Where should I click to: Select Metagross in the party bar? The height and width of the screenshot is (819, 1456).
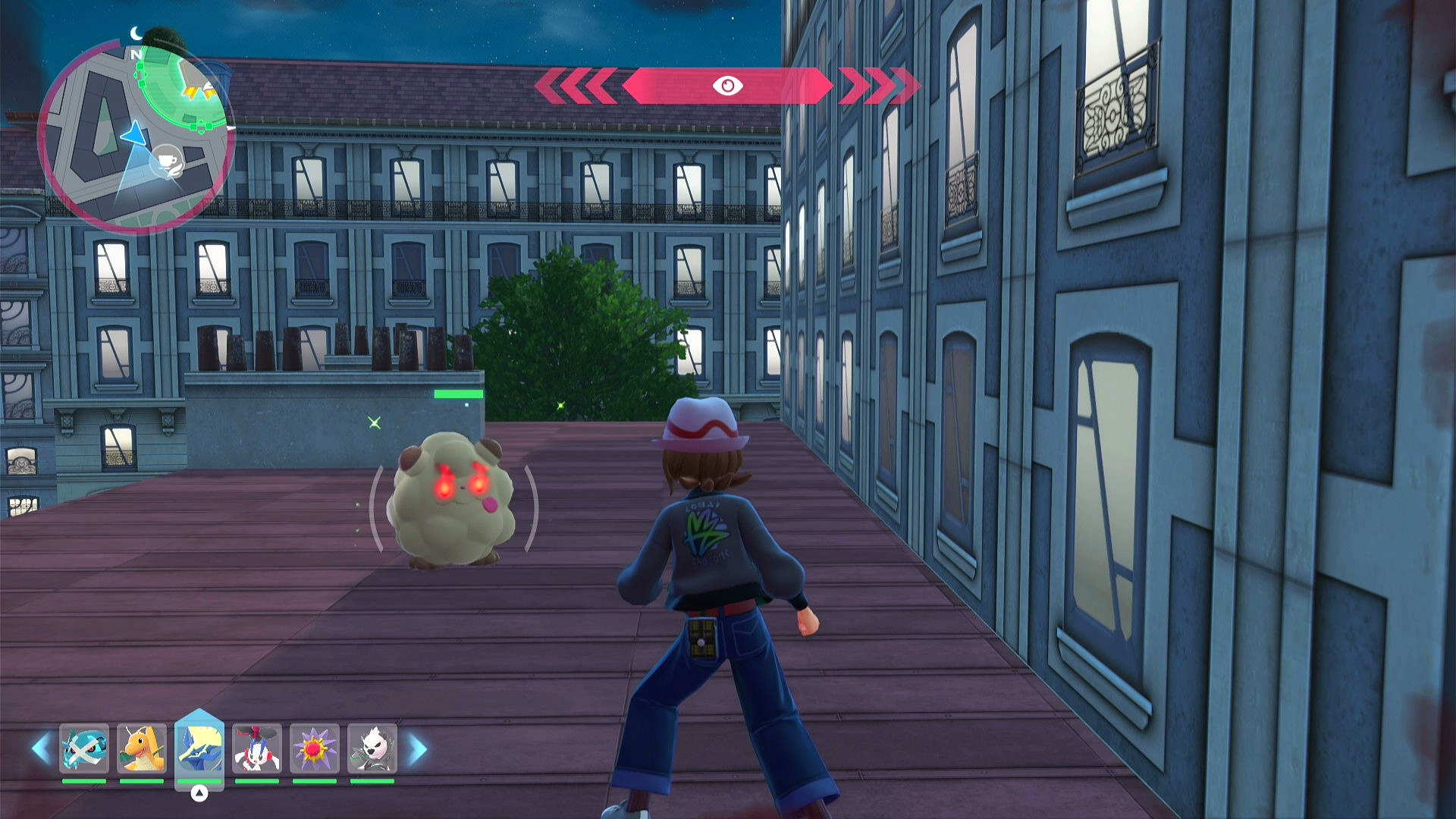pos(84,748)
